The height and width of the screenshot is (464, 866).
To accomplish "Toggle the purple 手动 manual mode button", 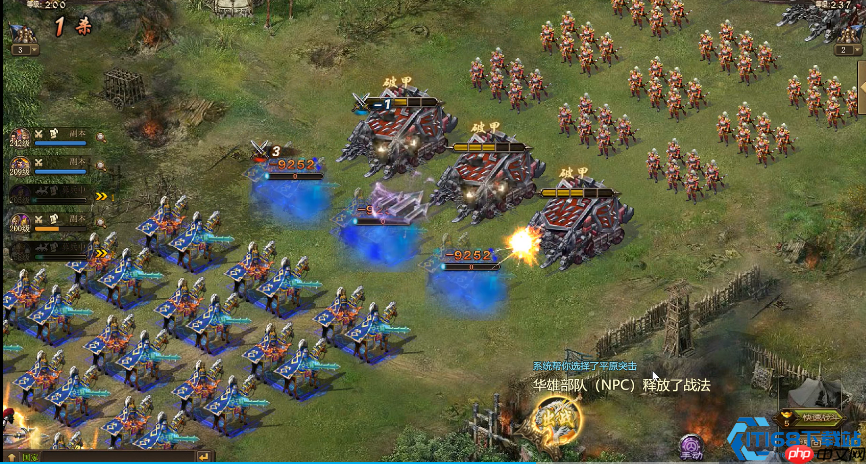I will point(690,444).
